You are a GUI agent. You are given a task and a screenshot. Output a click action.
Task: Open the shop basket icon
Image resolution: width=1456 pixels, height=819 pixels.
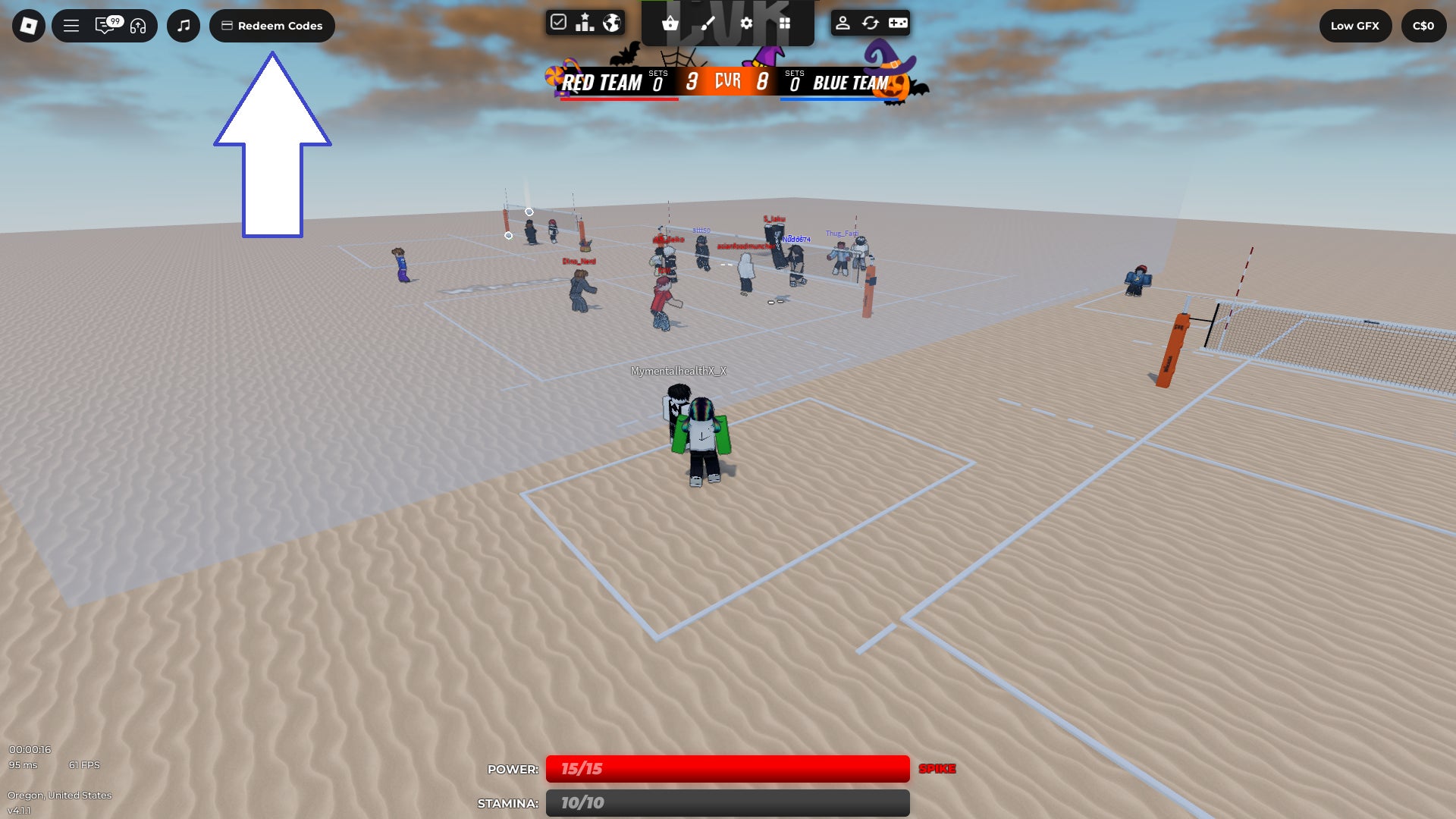tap(669, 24)
